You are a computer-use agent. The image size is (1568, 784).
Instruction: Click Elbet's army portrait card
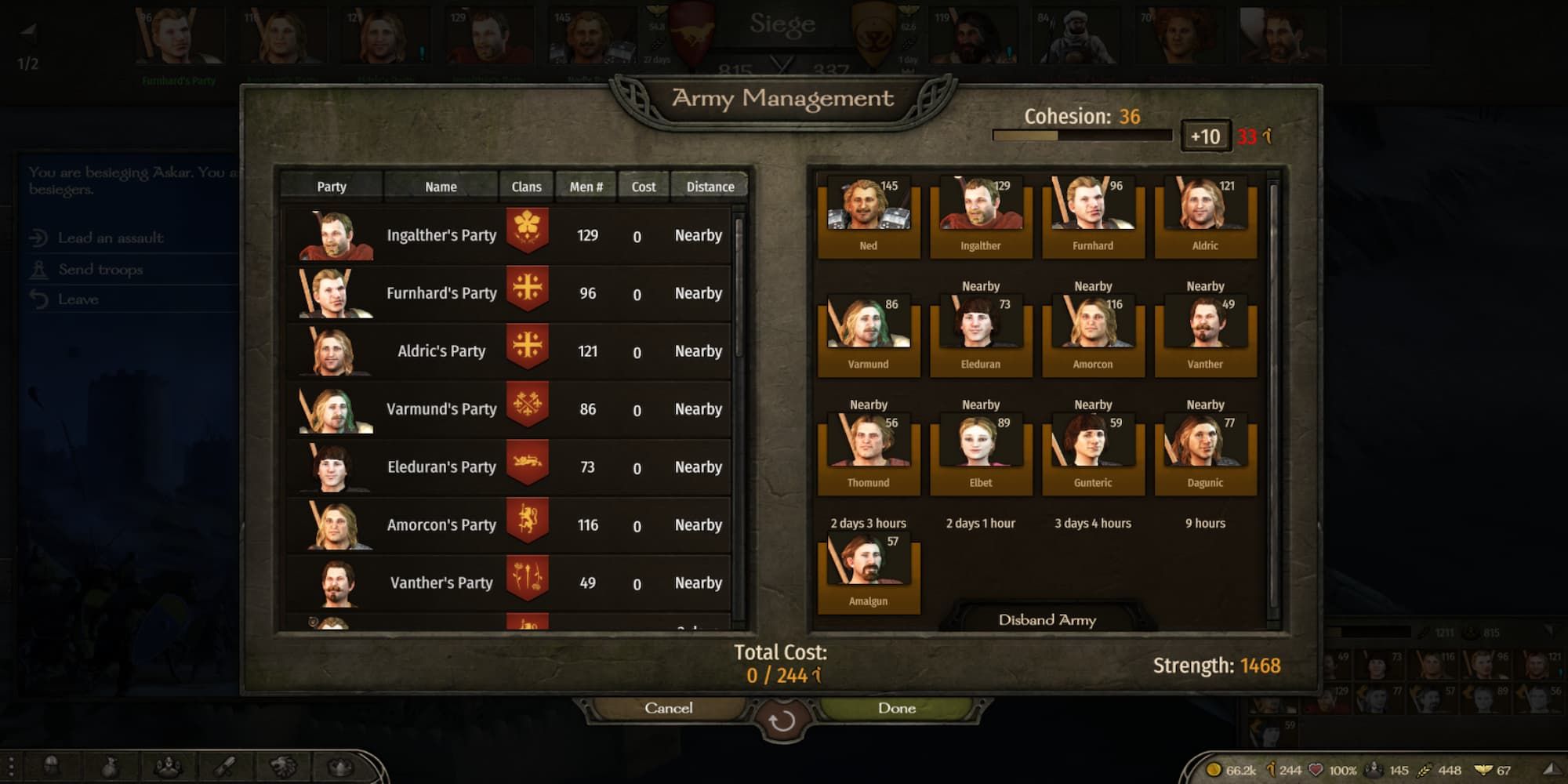coord(981,454)
